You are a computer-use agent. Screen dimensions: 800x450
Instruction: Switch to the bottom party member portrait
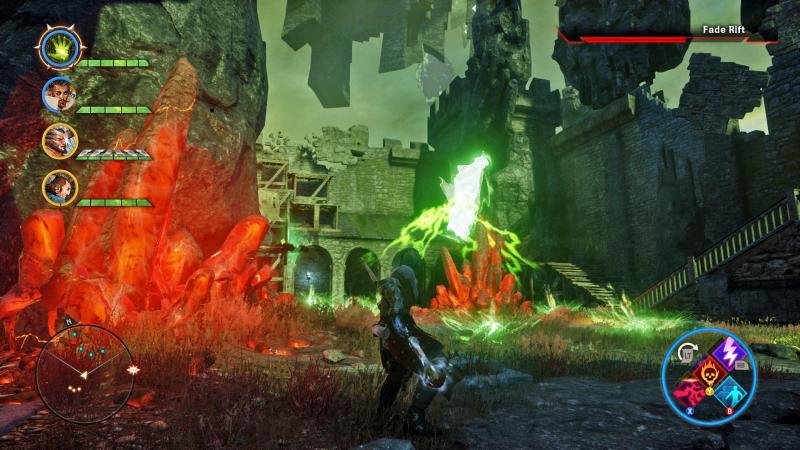coord(58,187)
